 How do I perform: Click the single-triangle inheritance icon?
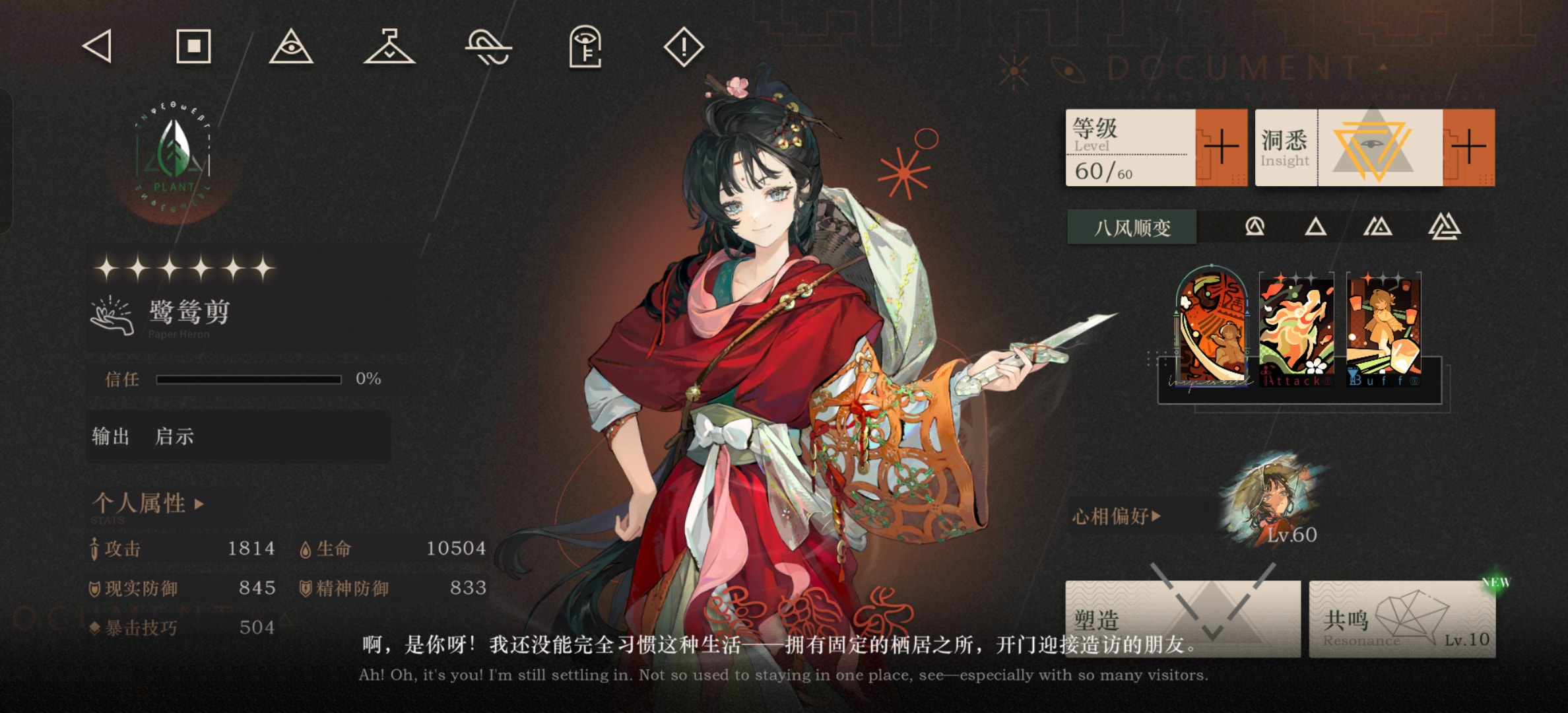click(1315, 227)
